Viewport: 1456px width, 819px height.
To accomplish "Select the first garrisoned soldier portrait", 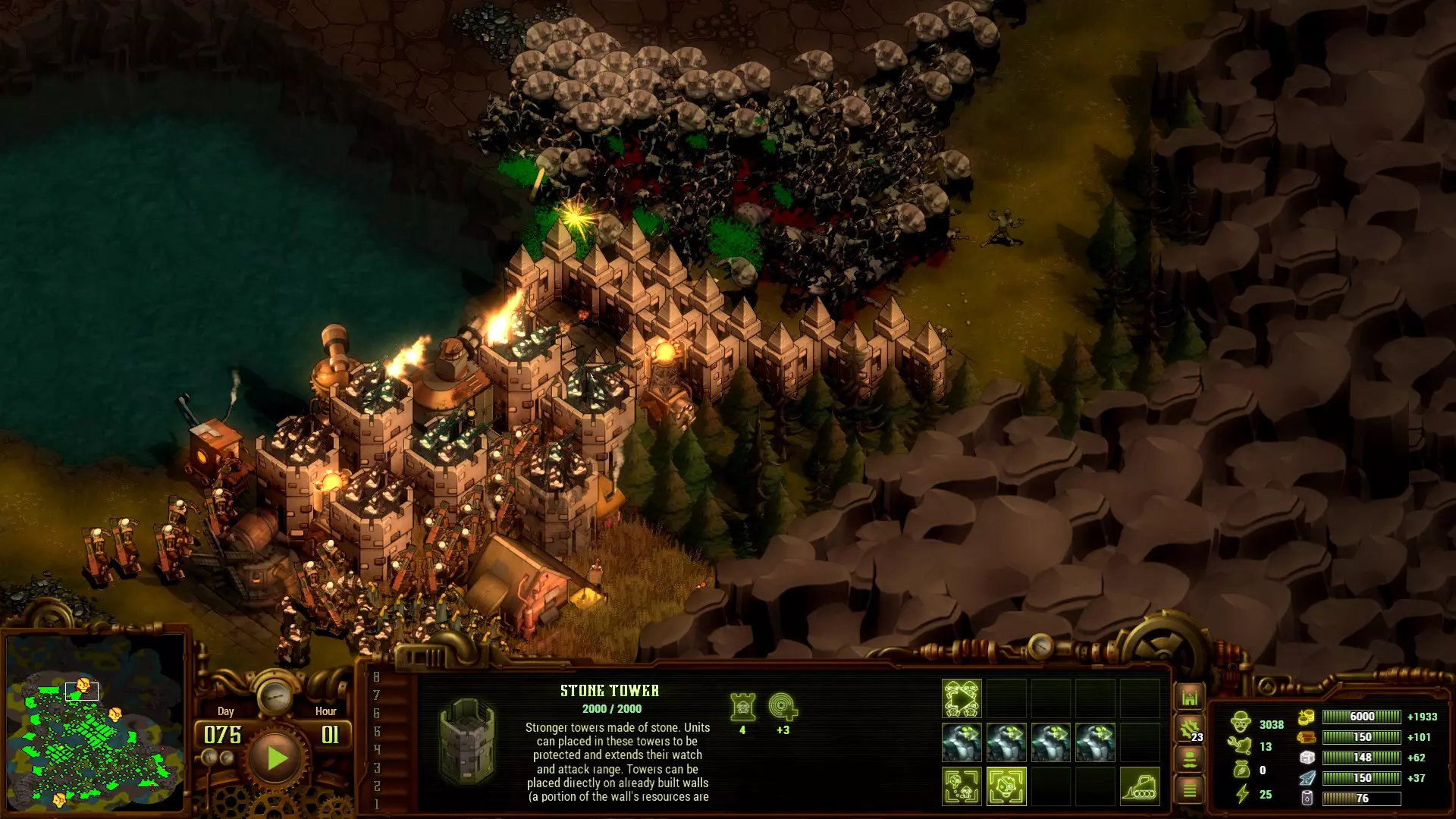I will pyautogui.click(x=962, y=742).
